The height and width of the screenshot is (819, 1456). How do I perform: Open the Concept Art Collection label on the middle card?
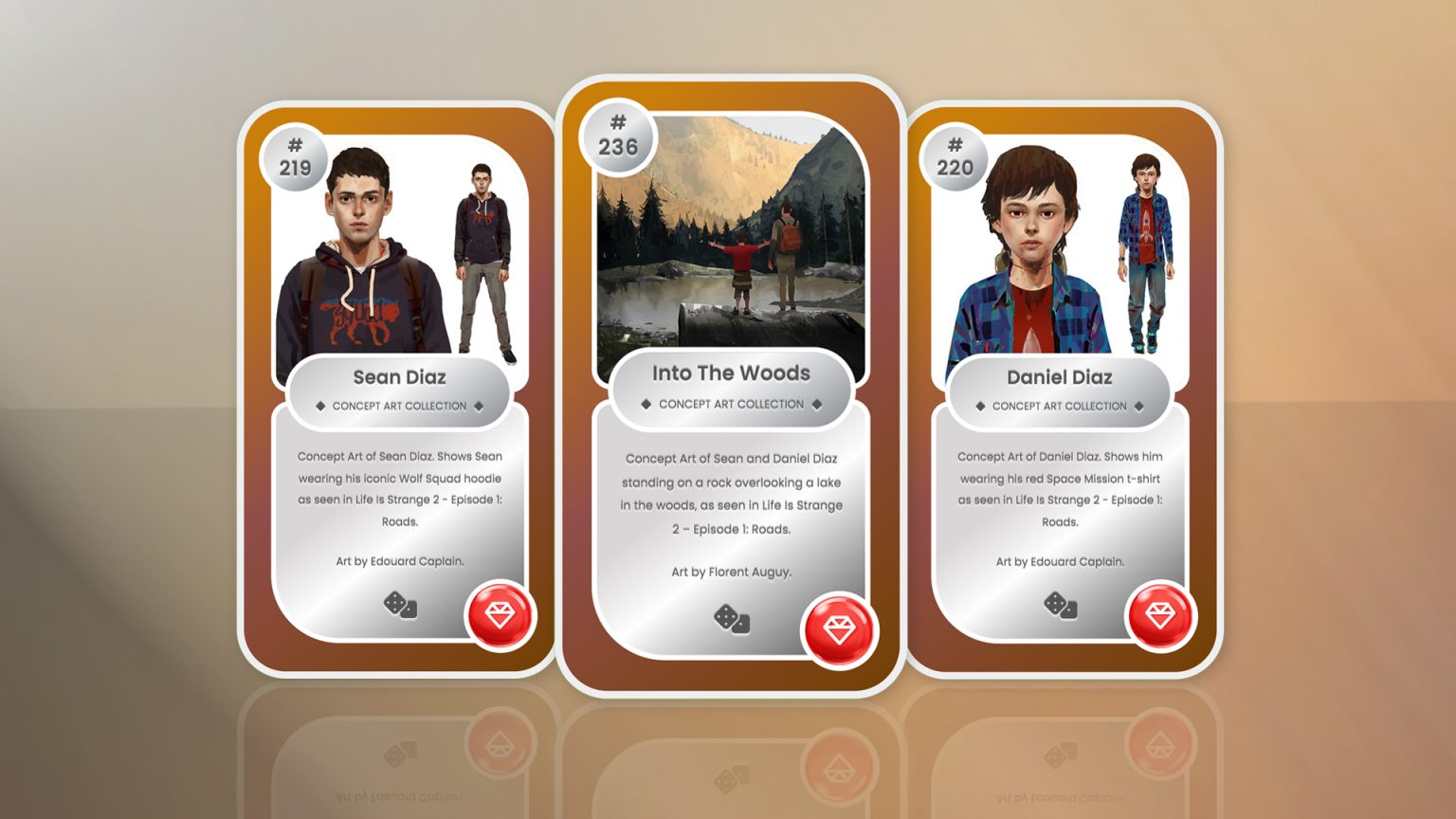730,404
